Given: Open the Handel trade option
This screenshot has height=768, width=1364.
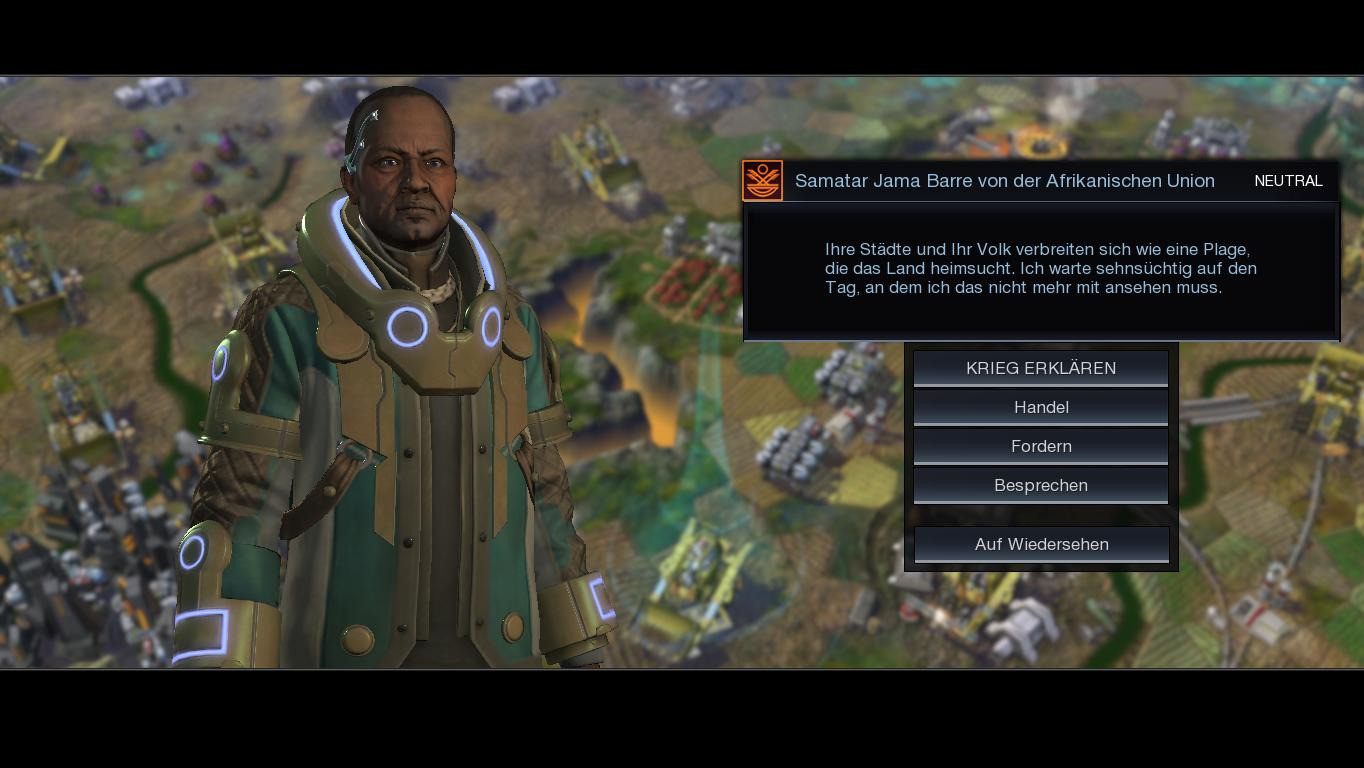Looking at the screenshot, I should coord(1041,407).
